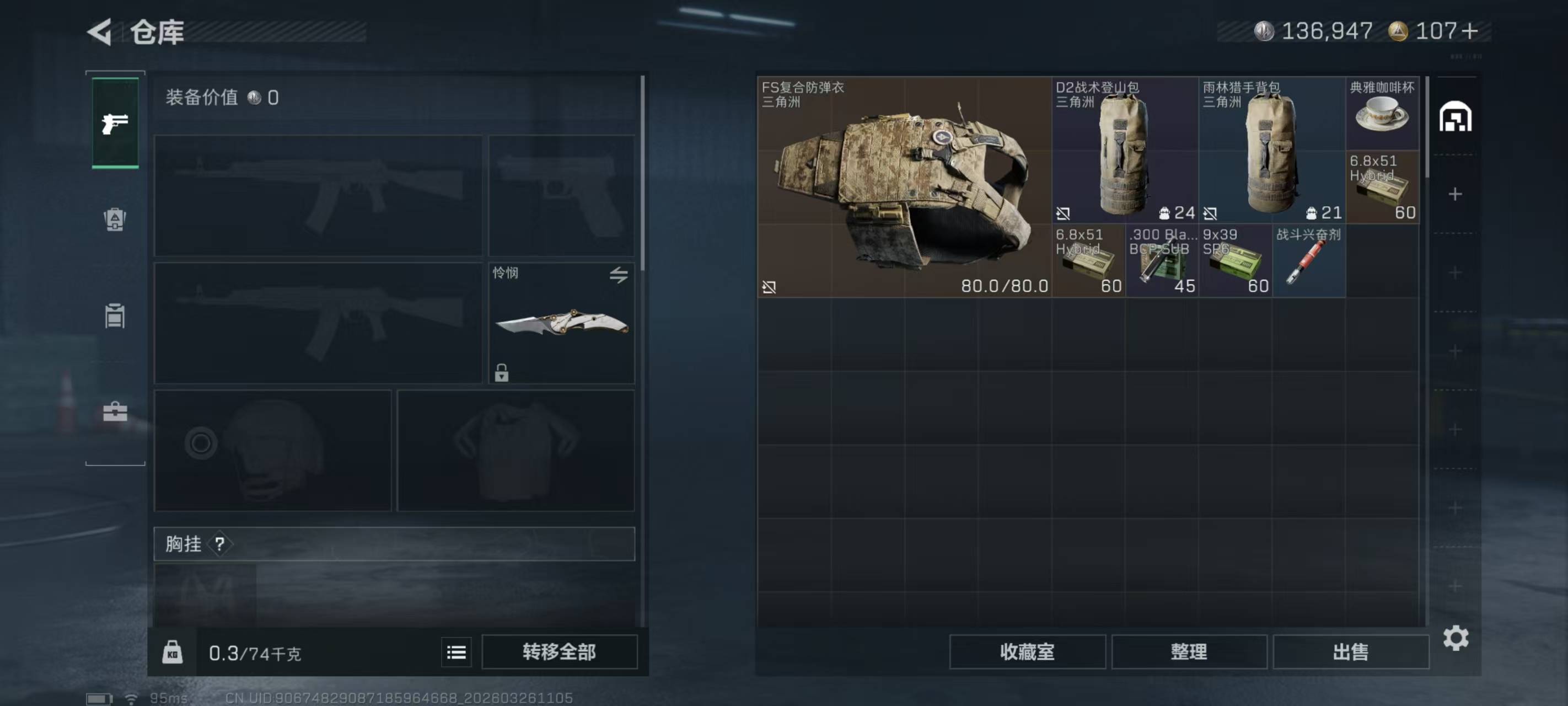Pick the D2战术登山包 backpack
Screen dimensions: 1568x706
[1125, 151]
